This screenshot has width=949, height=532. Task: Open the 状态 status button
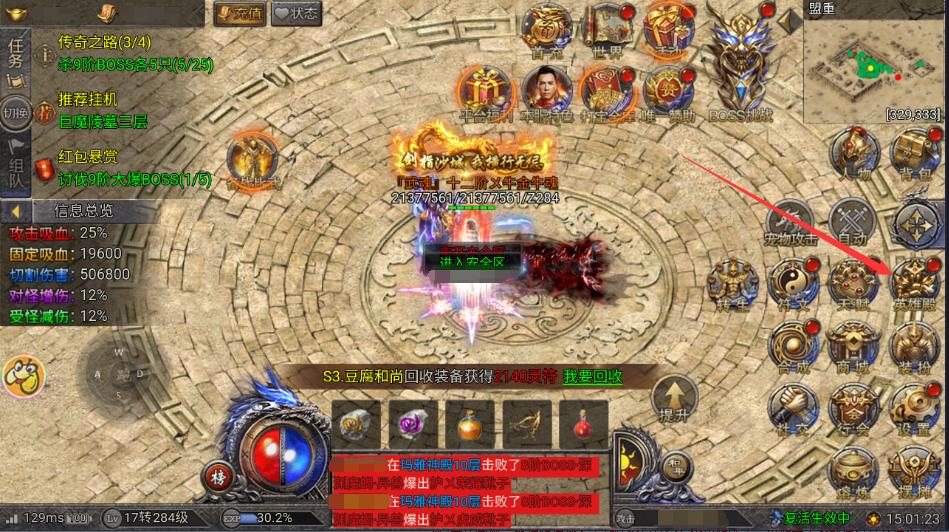pos(296,13)
